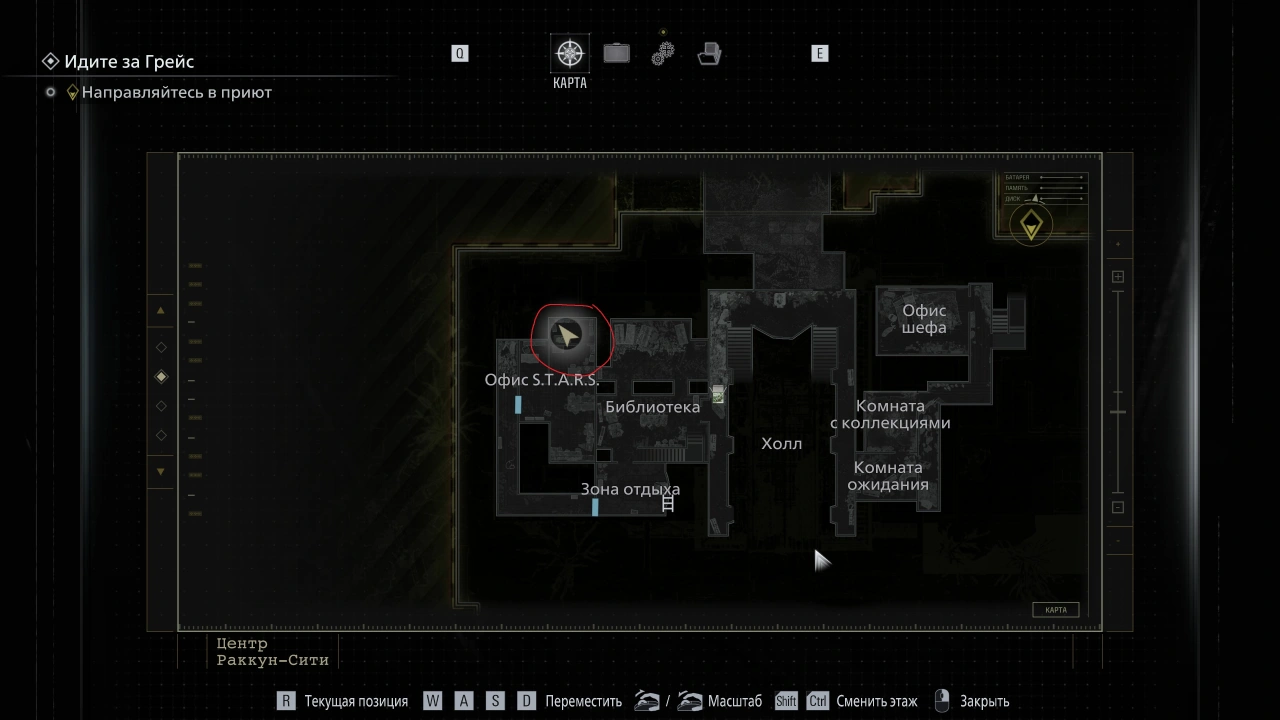Image resolution: width=1280 pixels, height=720 pixels.
Task: Select the Идите за Грейс objective
Action: 129,62
